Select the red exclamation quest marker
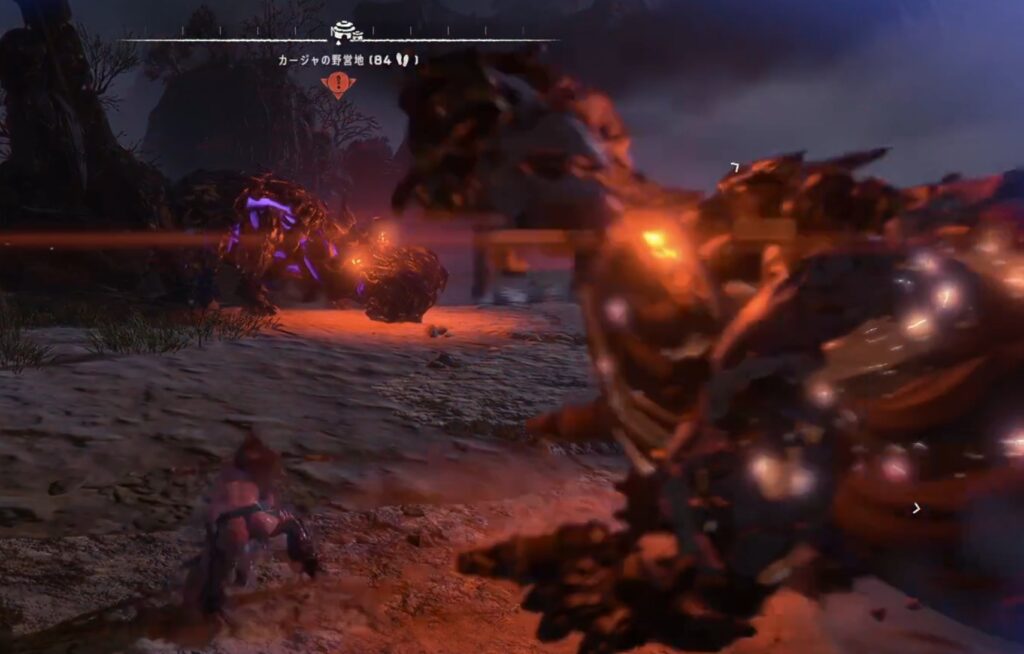This screenshot has height=654, width=1024. [x=338, y=84]
